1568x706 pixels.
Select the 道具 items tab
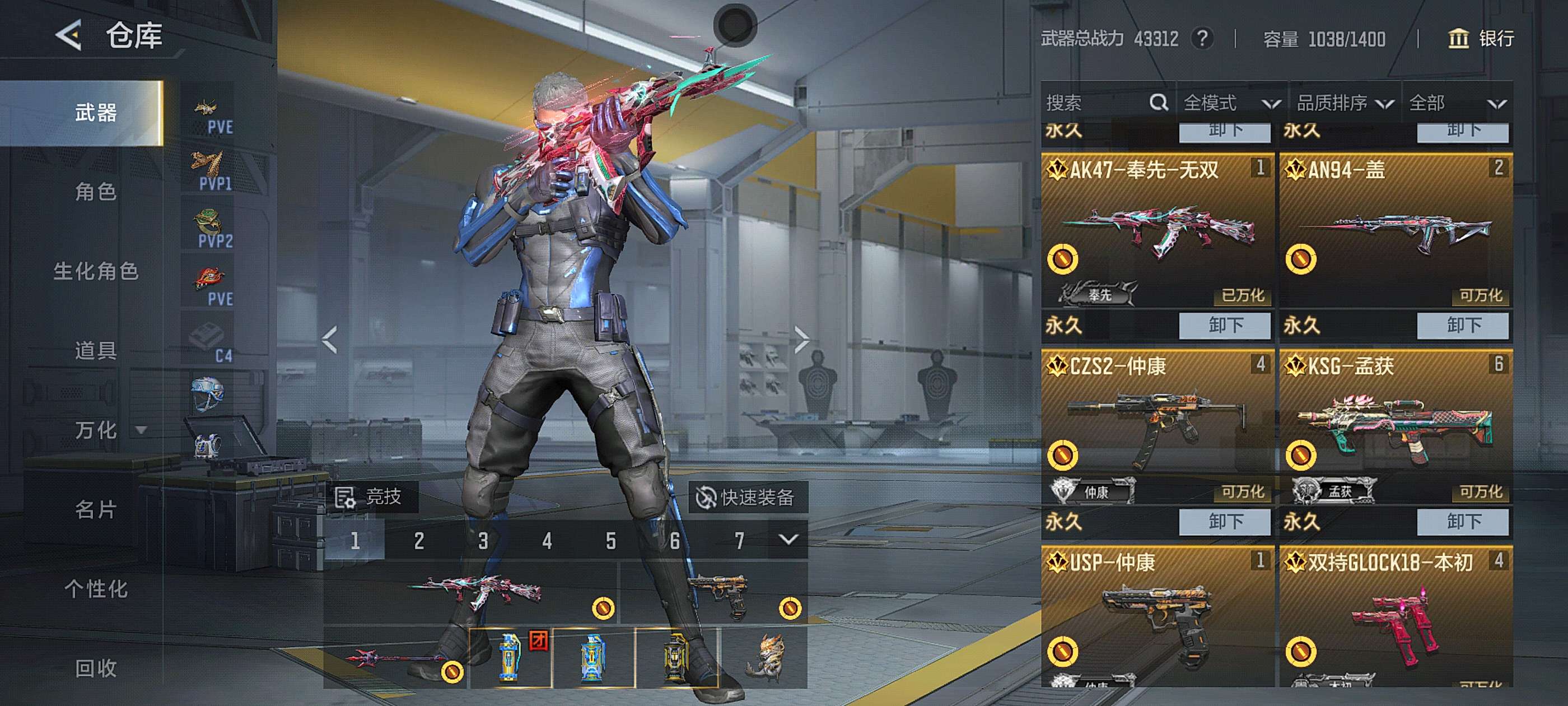tap(96, 350)
